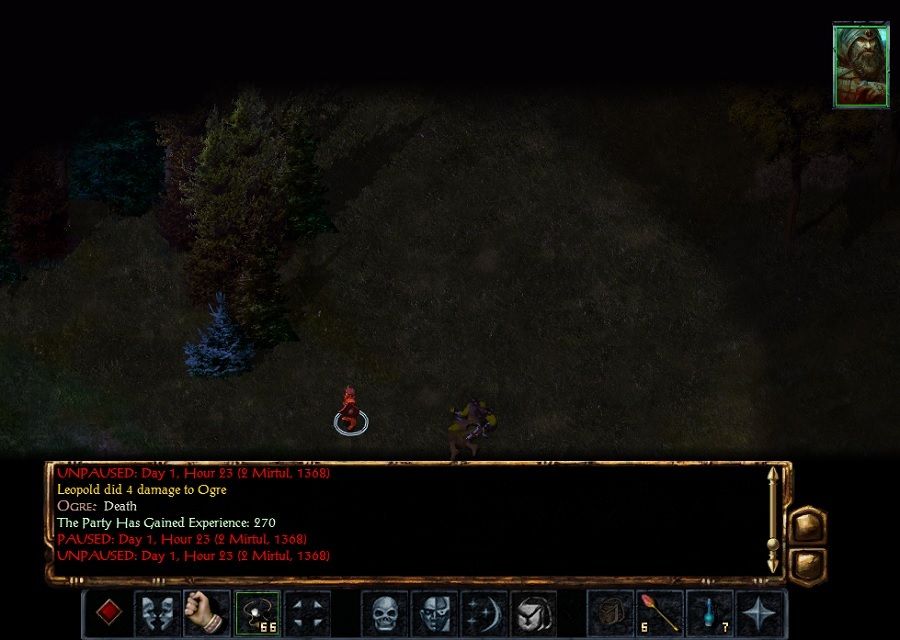The height and width of the screenshot is (640, 900).
Task: Activate the blue face mask ability
Action: [435, 612]
